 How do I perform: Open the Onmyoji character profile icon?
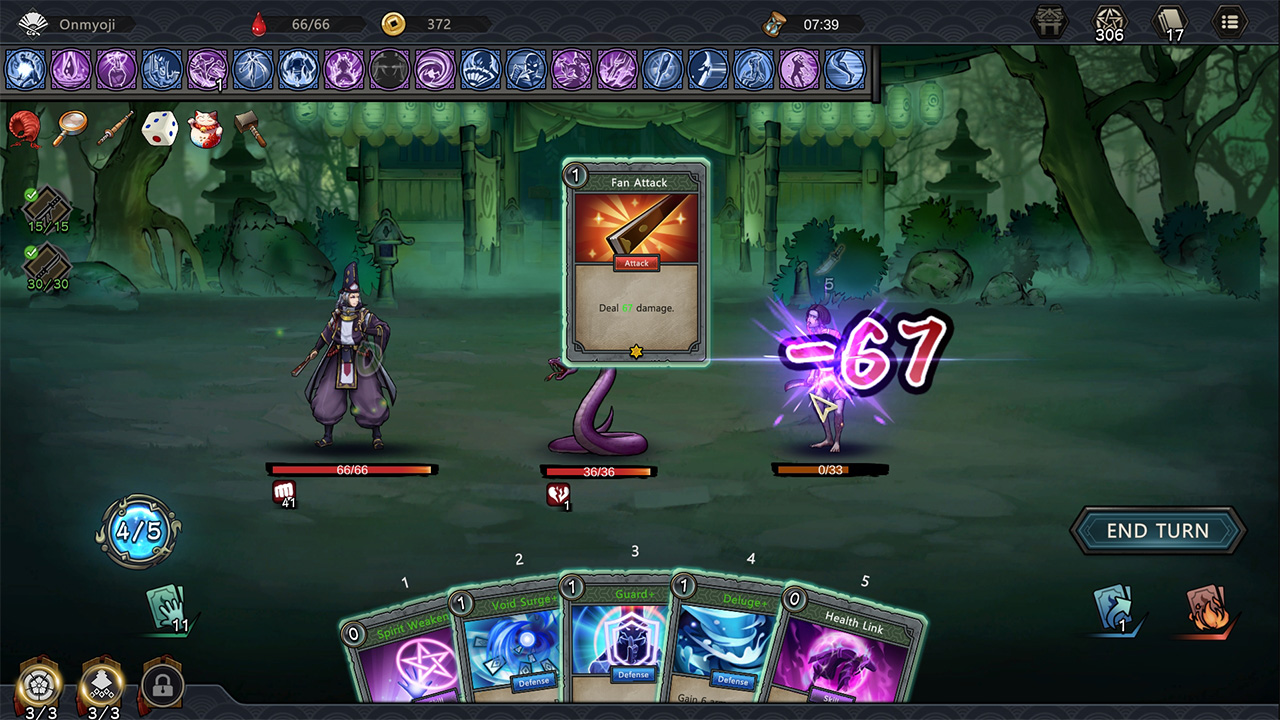(33, 22)
